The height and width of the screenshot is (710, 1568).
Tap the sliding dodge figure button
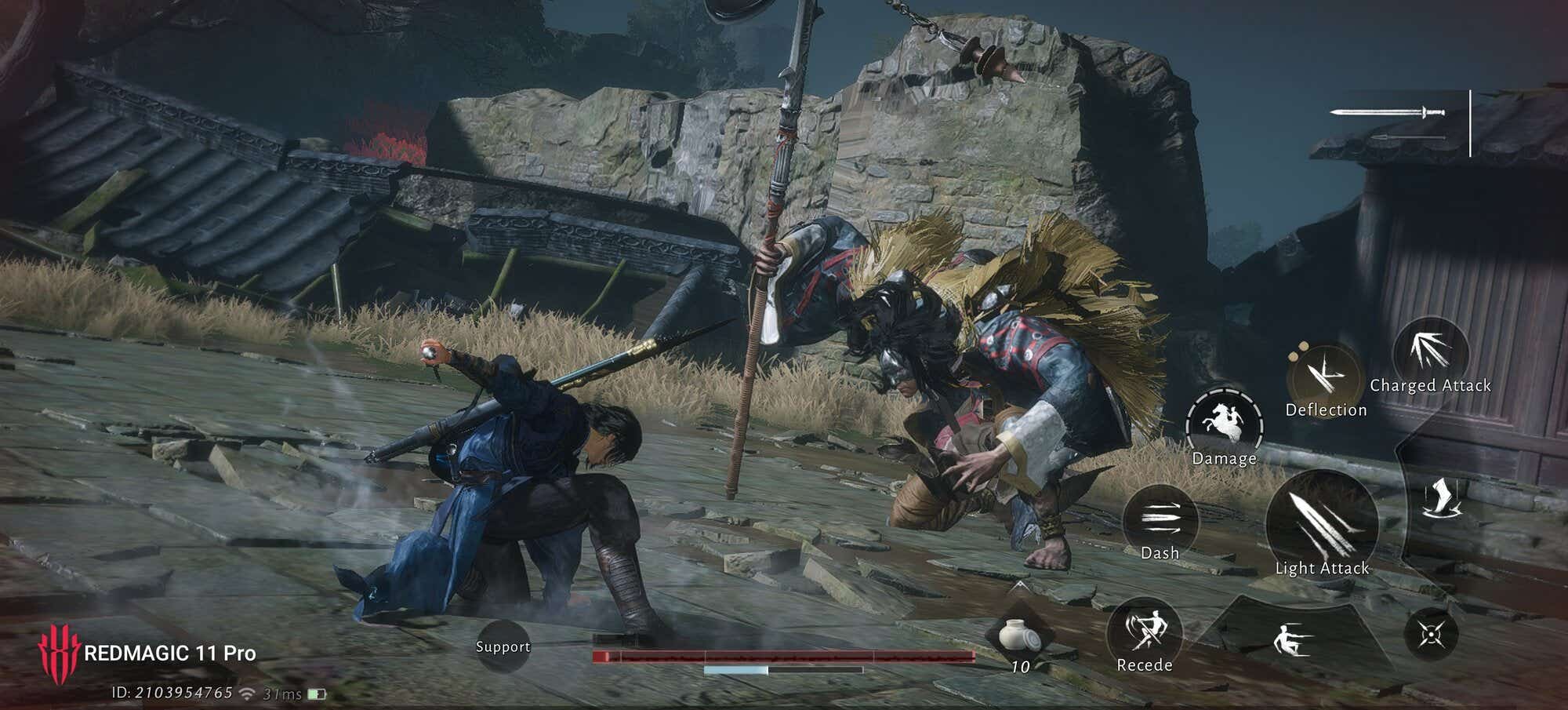pos(1290,639)
